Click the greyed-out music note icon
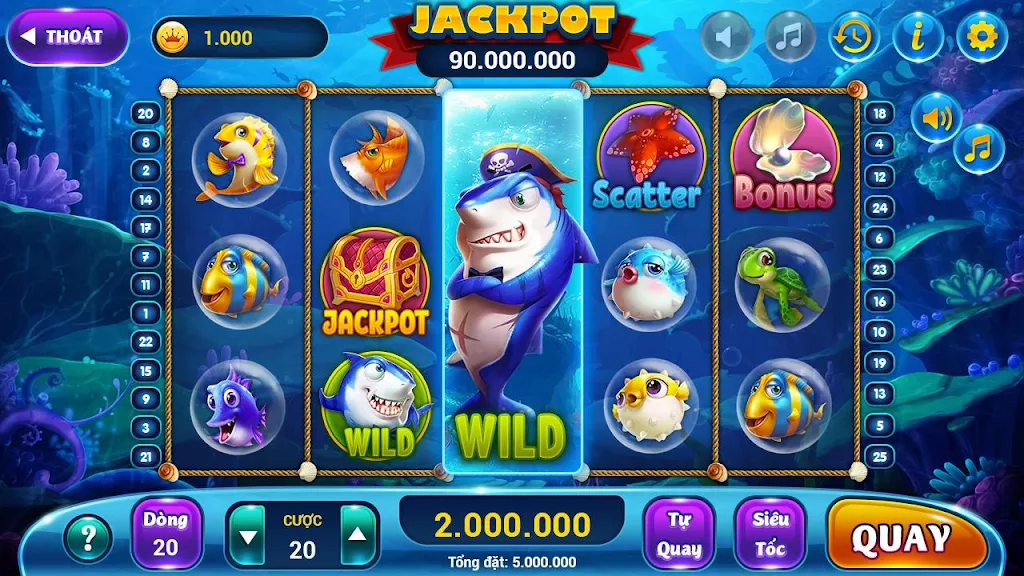This screenshot has height=576, width=1024. coord(790,37)
